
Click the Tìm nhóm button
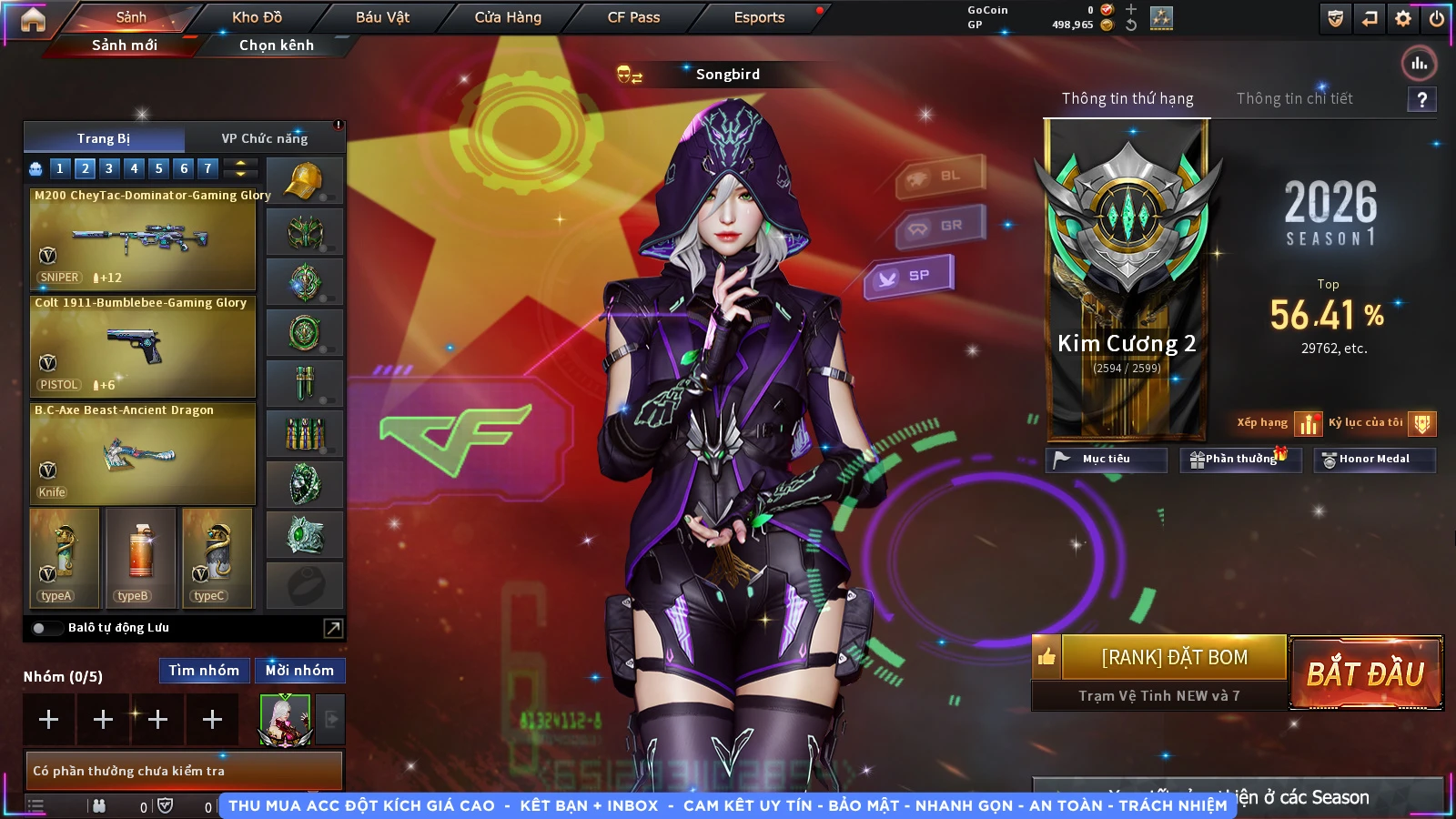pos(204,671)
